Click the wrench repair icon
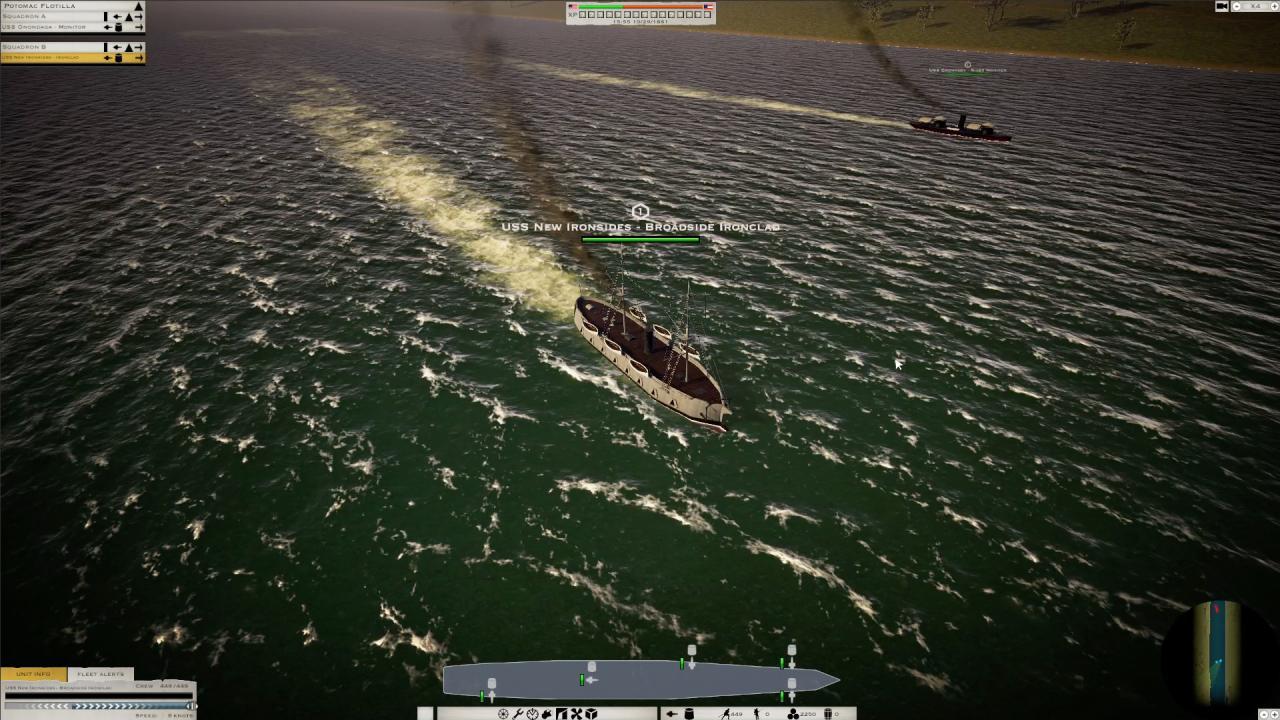 [x=520, y=712]
